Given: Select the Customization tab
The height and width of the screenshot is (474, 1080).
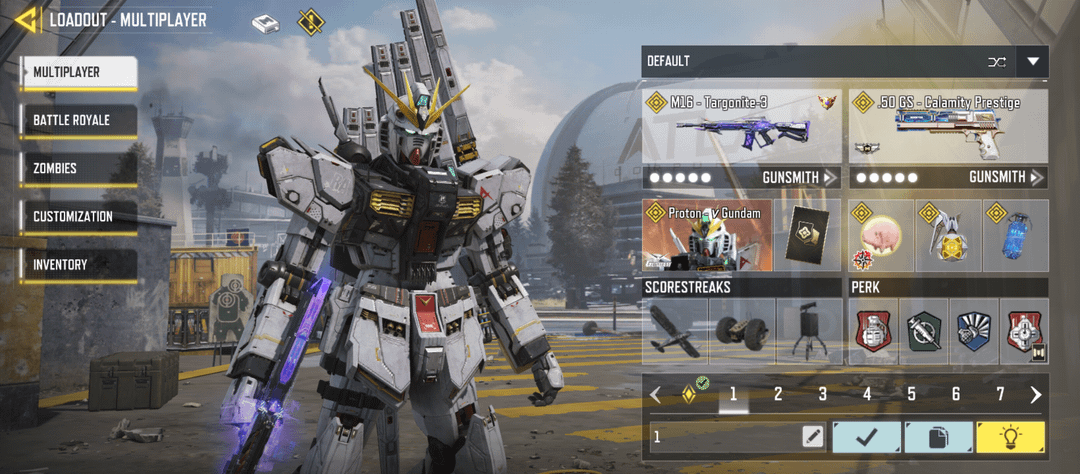Looking at the screenshot, I should click(78, 217).
